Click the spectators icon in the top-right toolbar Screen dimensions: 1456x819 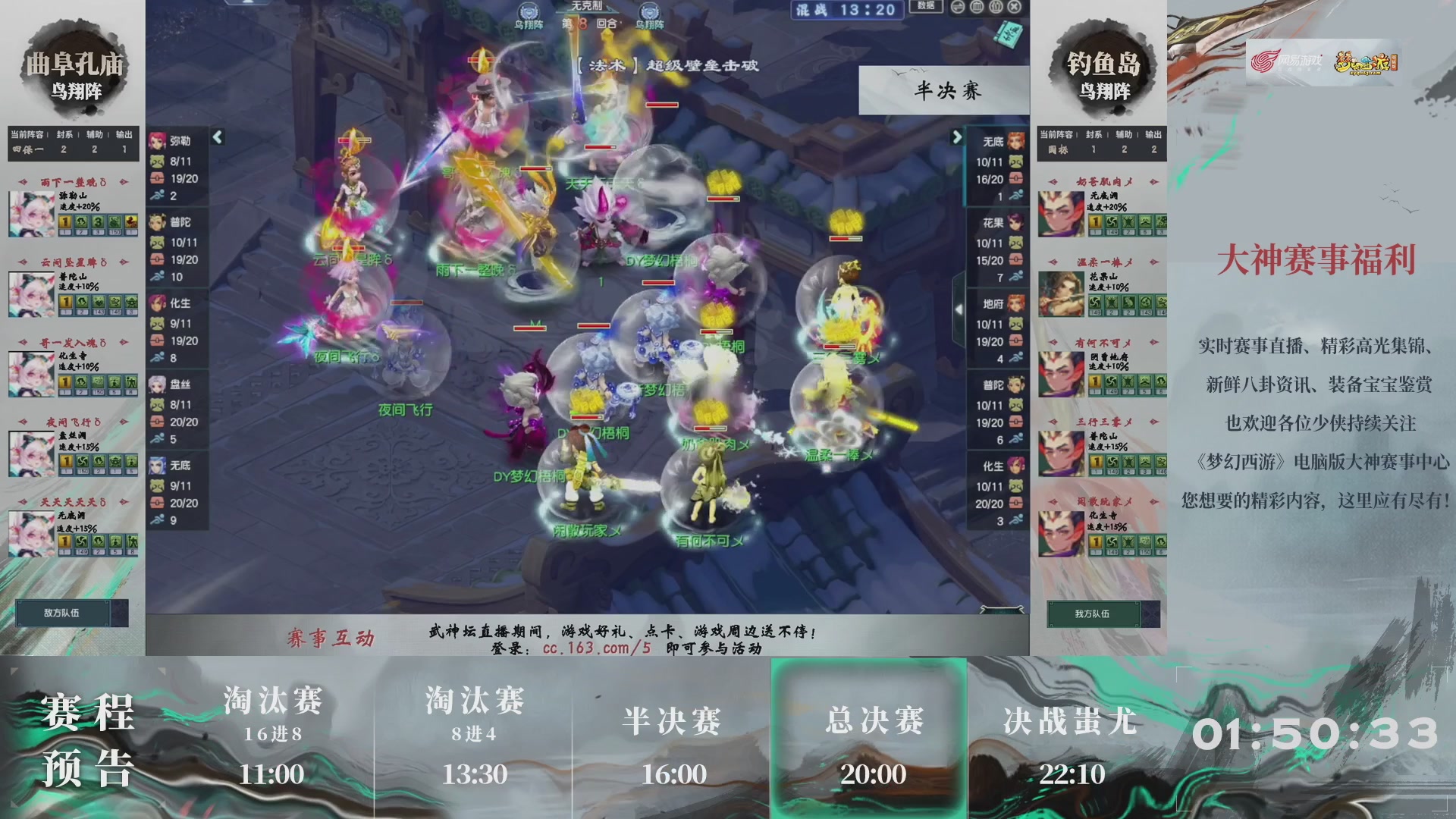(x=995, y=6)
